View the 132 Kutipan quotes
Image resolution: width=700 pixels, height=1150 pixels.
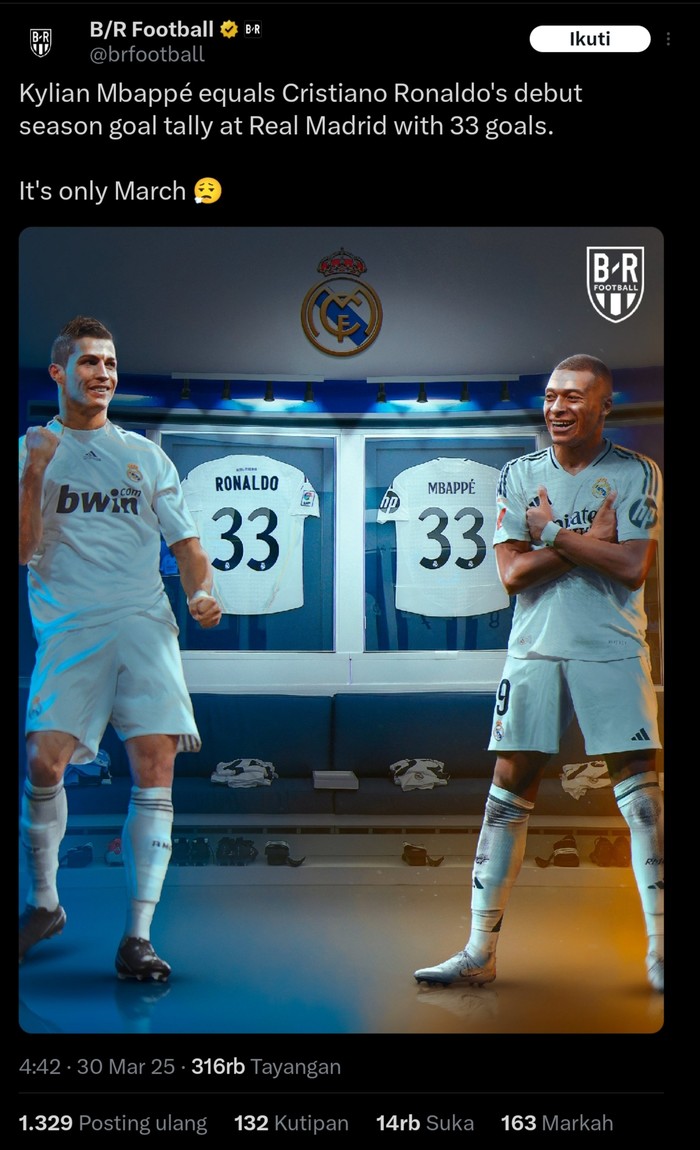[291, 1123]
